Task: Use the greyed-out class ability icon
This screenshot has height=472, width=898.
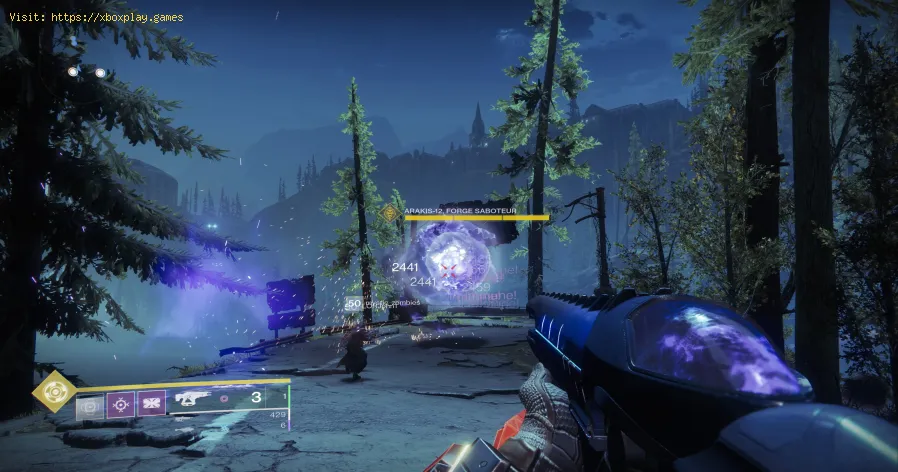Action: (90, 403)
